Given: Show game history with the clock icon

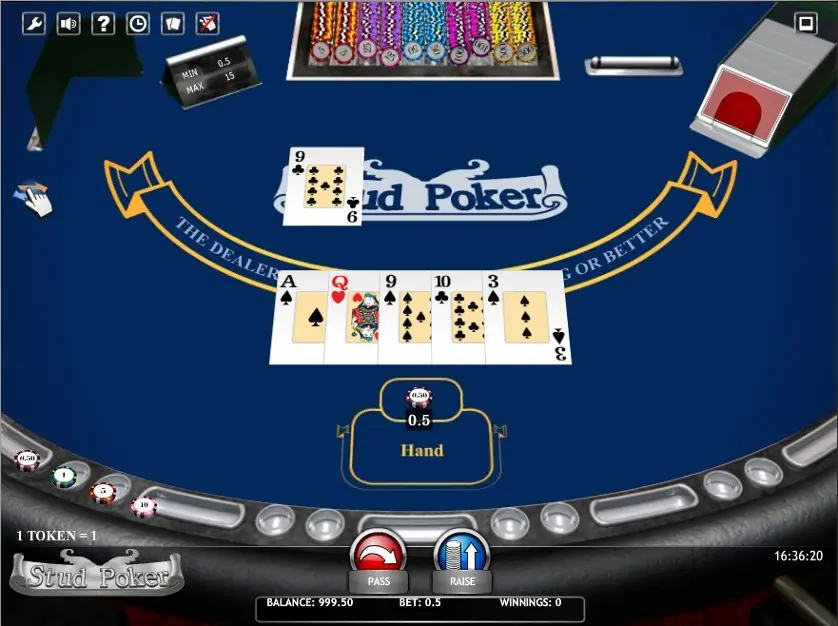Looking at the screenshot, I should coord(138,24).
